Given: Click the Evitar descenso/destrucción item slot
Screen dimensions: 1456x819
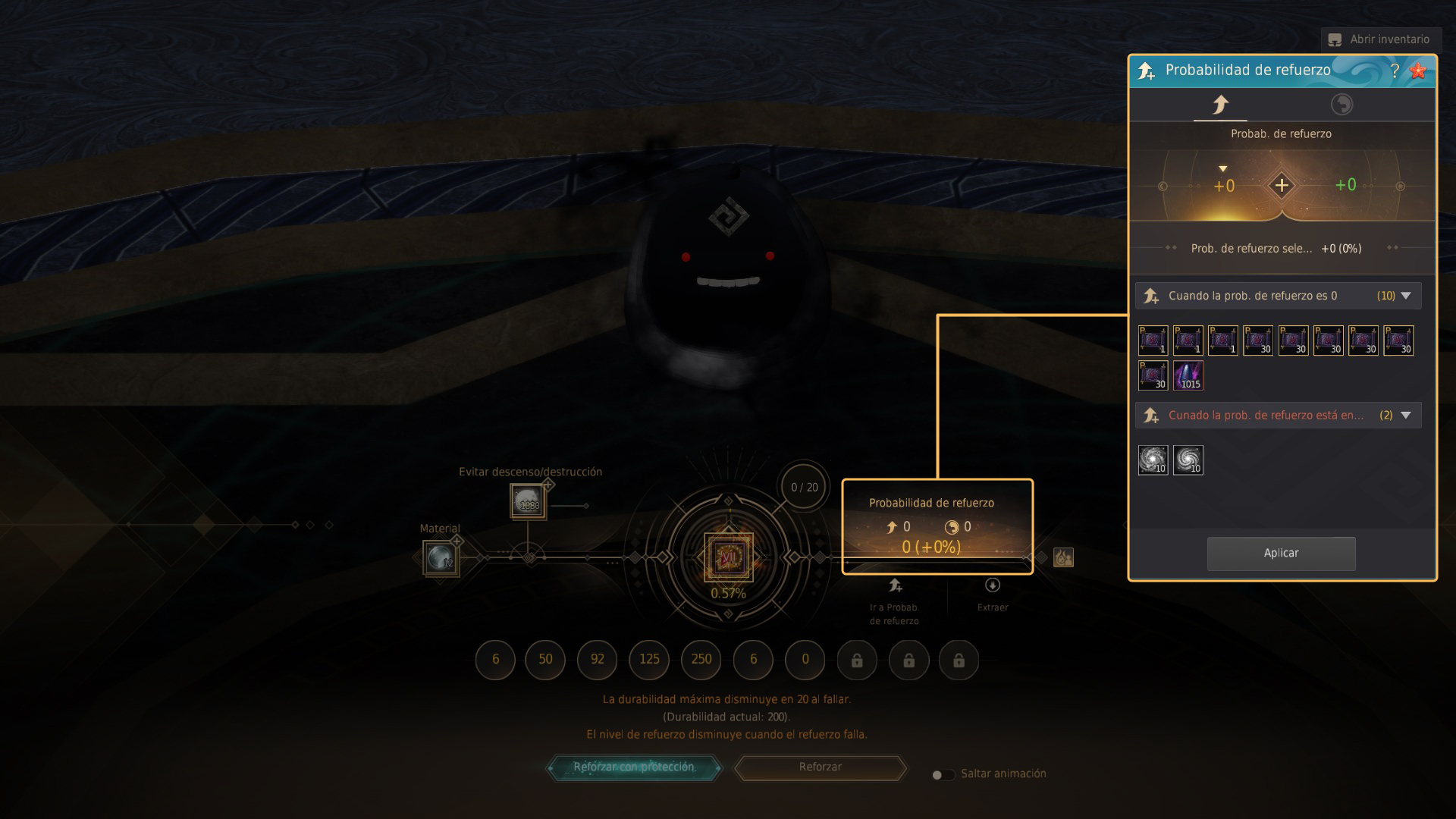Looking at the screenshot, I should [x=528, y=501].
